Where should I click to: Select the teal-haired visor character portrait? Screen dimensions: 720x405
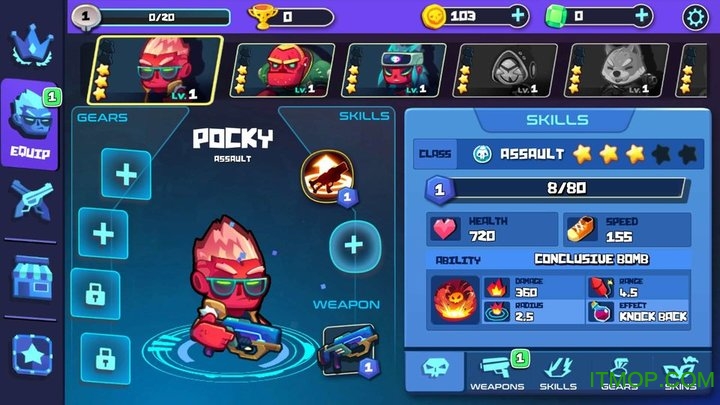(381, 69)
